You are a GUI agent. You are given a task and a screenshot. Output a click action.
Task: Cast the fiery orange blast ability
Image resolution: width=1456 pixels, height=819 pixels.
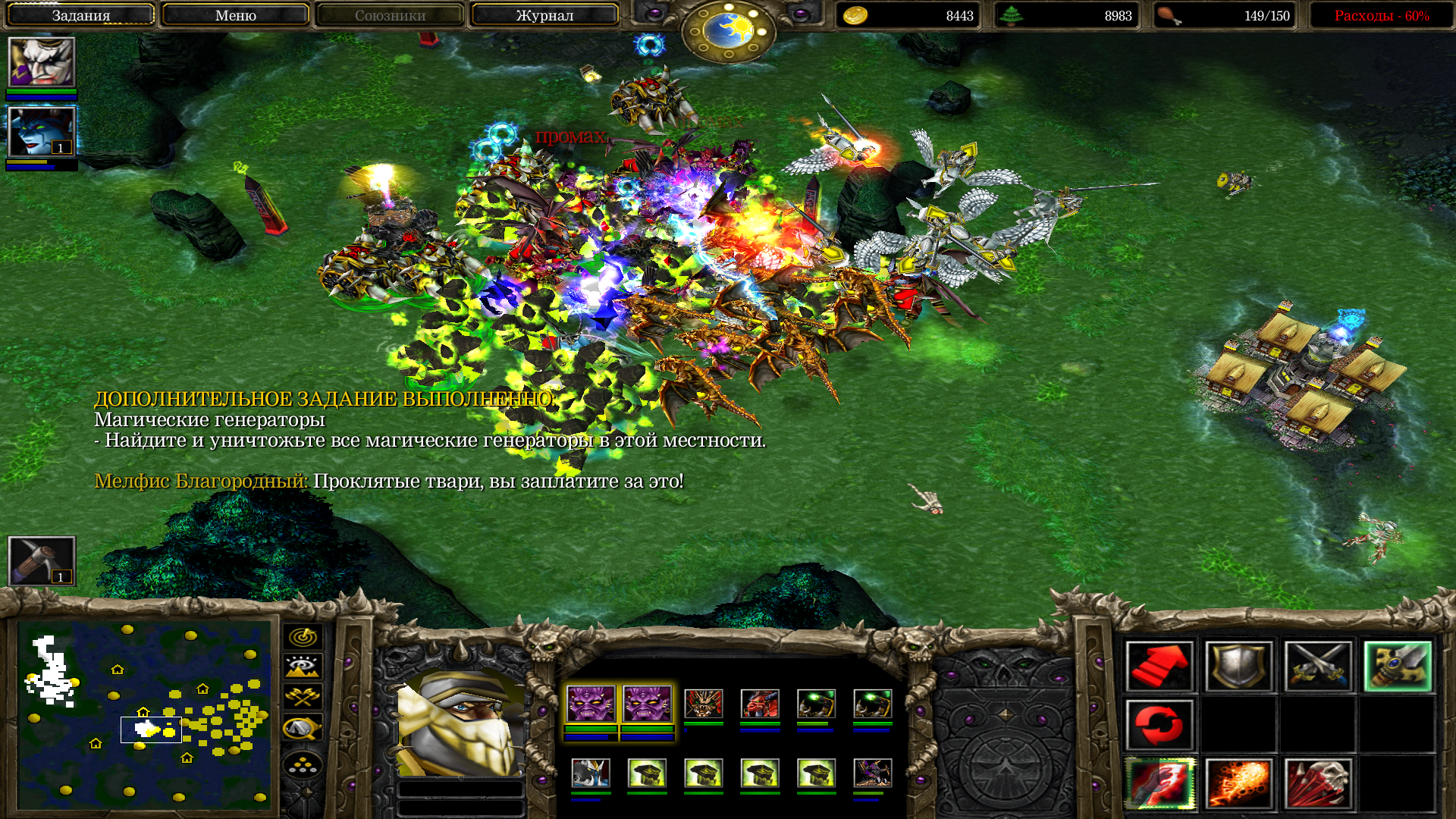tap(1238, 784)
